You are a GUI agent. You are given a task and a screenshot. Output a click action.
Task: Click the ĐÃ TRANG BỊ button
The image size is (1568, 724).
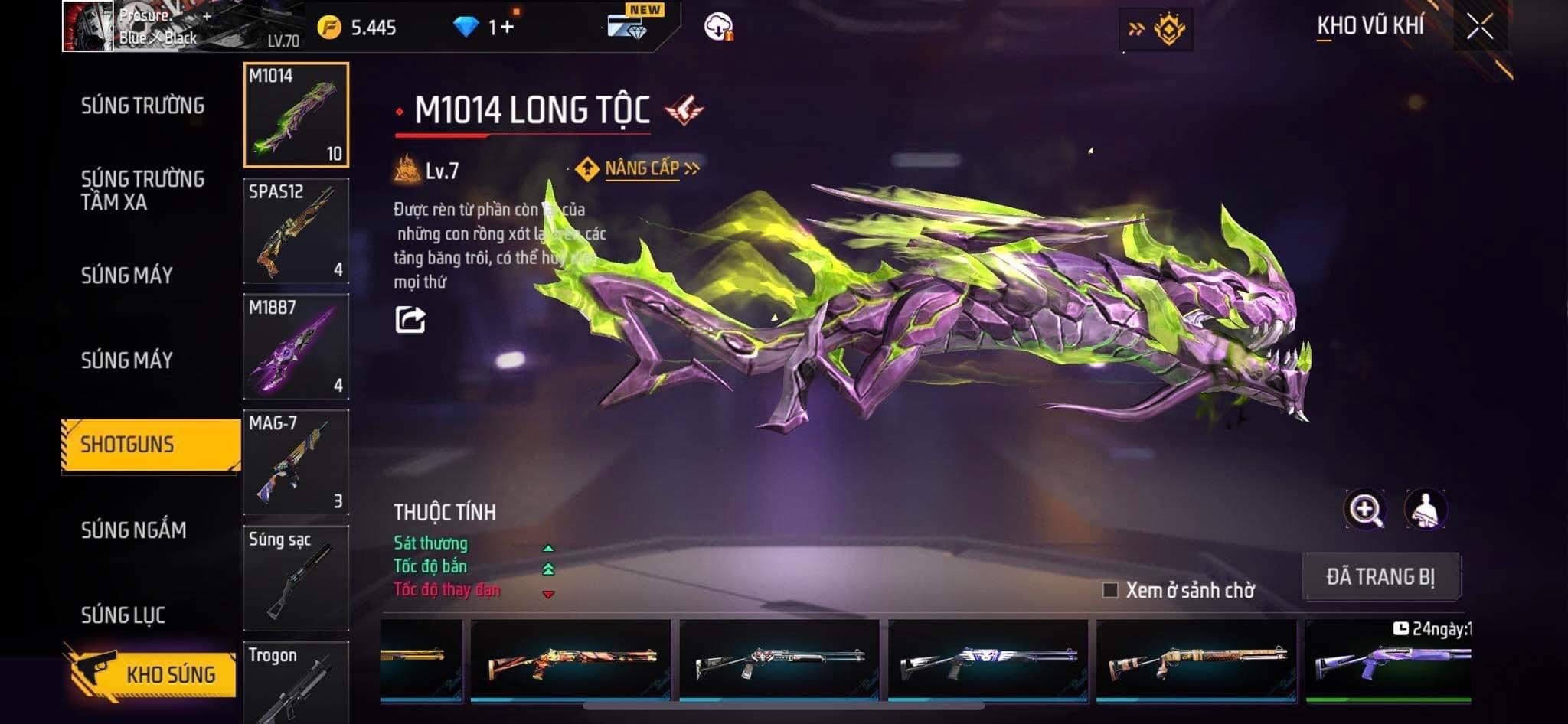point(1381,576)
